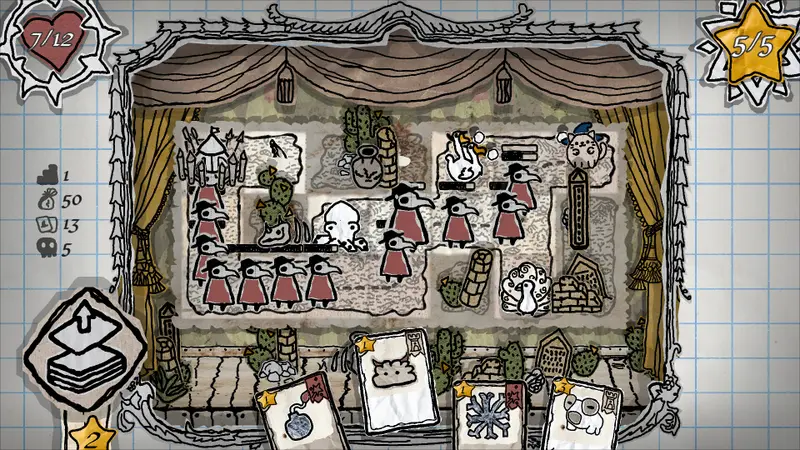Screen dimensions: 800x450
Task: Select the bomb card in hand
Action: [299, 418]
